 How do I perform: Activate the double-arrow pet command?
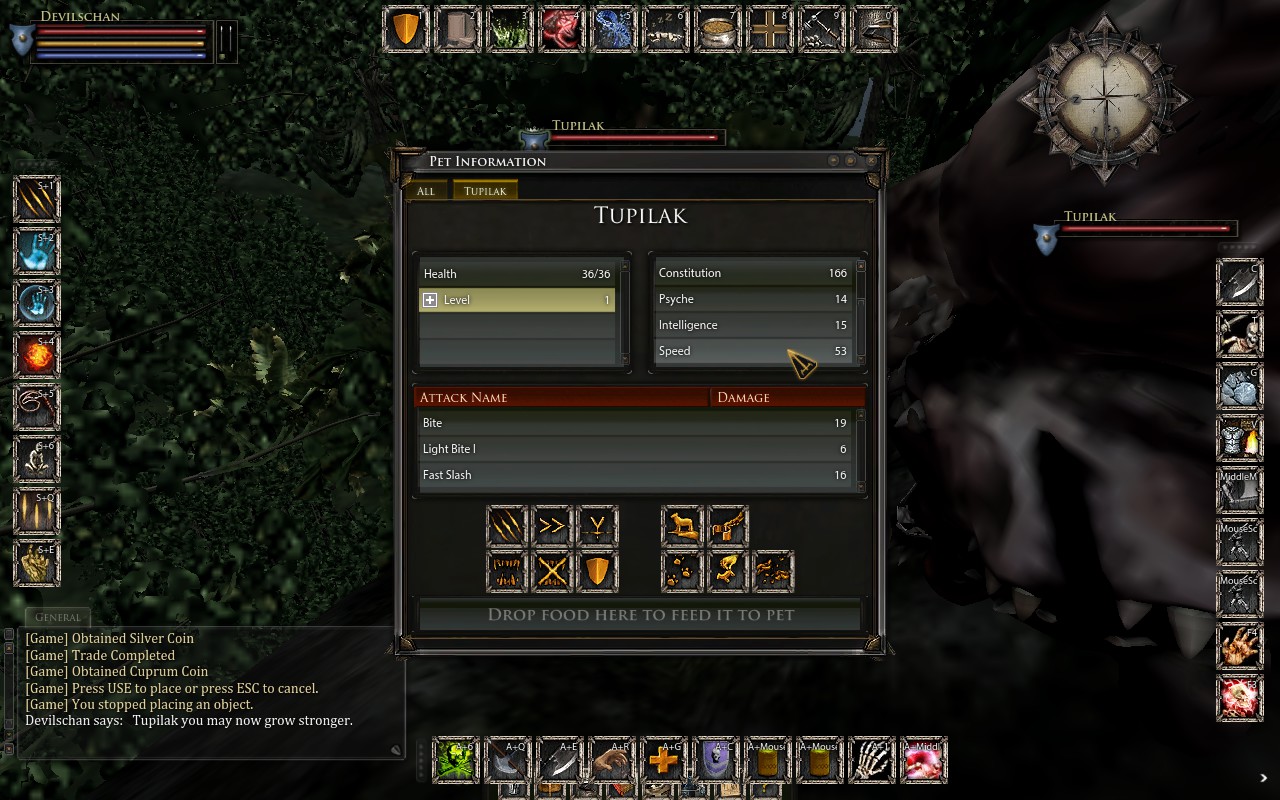[x=552, y=526]
